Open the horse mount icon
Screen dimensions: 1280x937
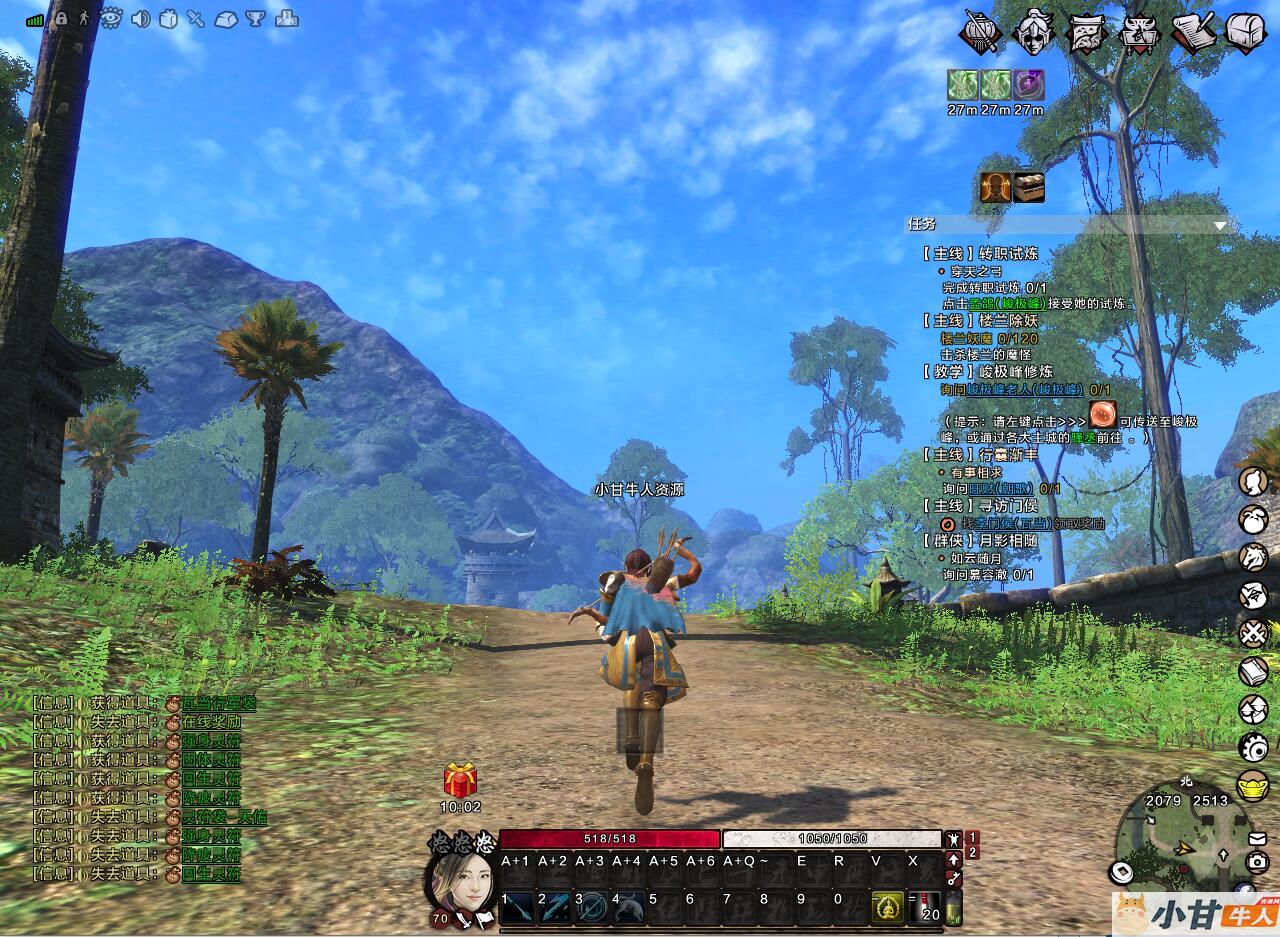(x=1253, y=556)
